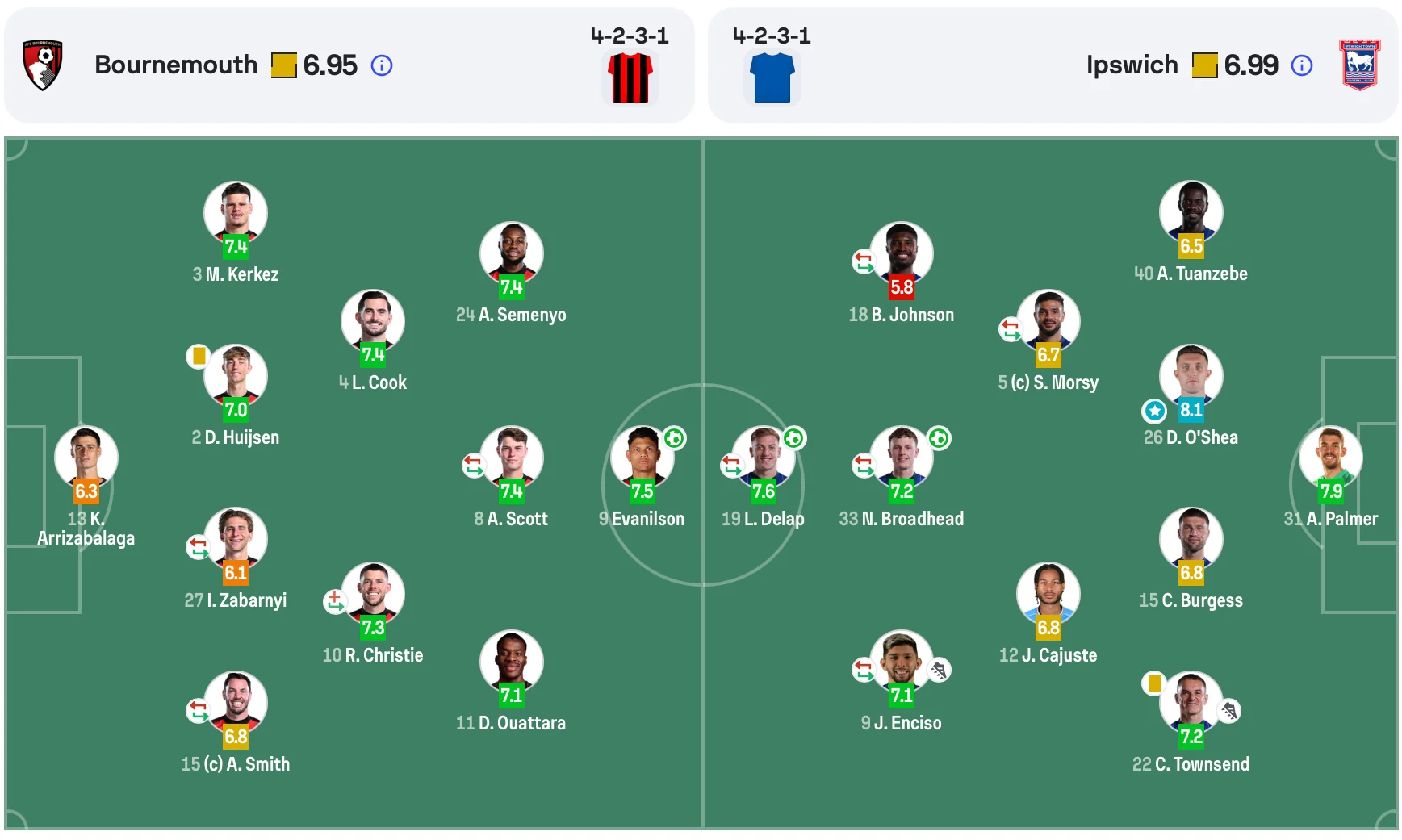Screen dimensions: 1402x840
Task: Choose C. Townsend's player portrait
Action: pos(1191,703)
